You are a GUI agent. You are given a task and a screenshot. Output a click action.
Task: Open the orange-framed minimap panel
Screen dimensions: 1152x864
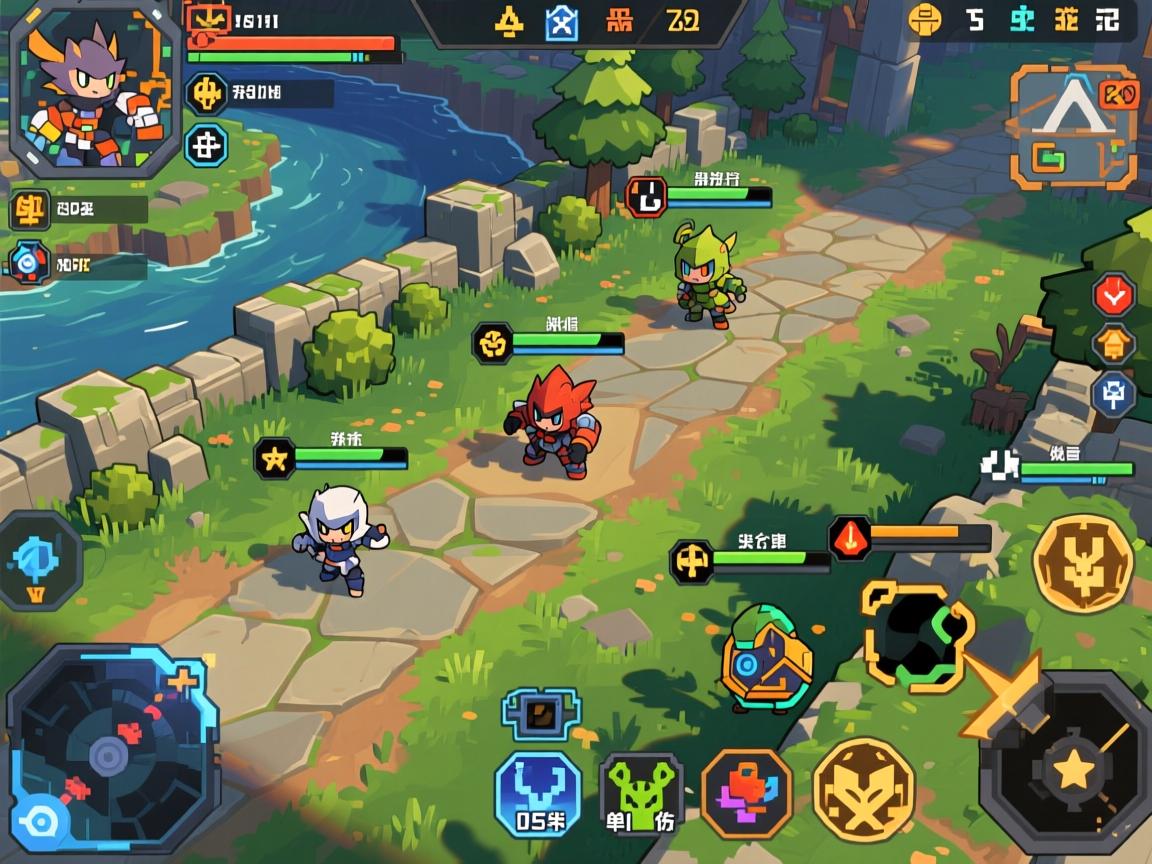[1072, 126]
